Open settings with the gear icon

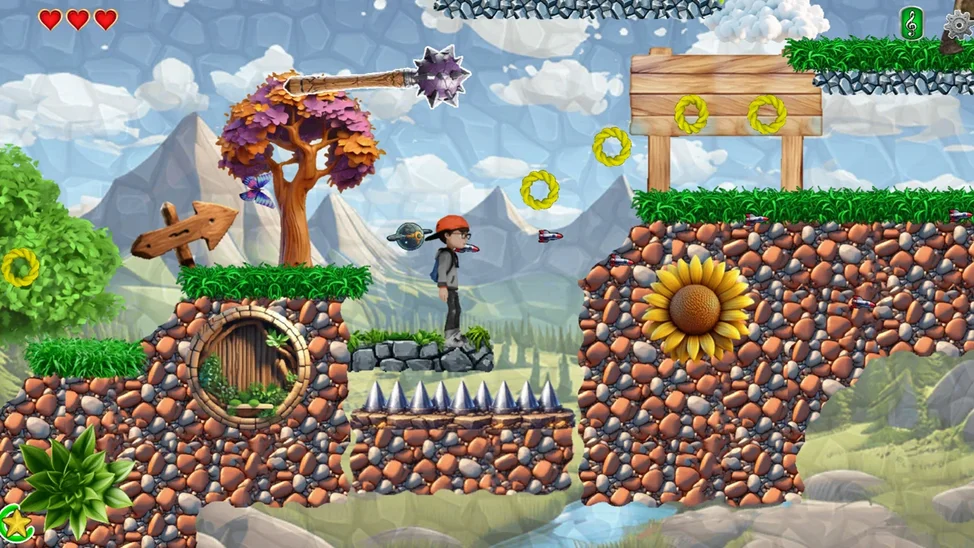959,24
